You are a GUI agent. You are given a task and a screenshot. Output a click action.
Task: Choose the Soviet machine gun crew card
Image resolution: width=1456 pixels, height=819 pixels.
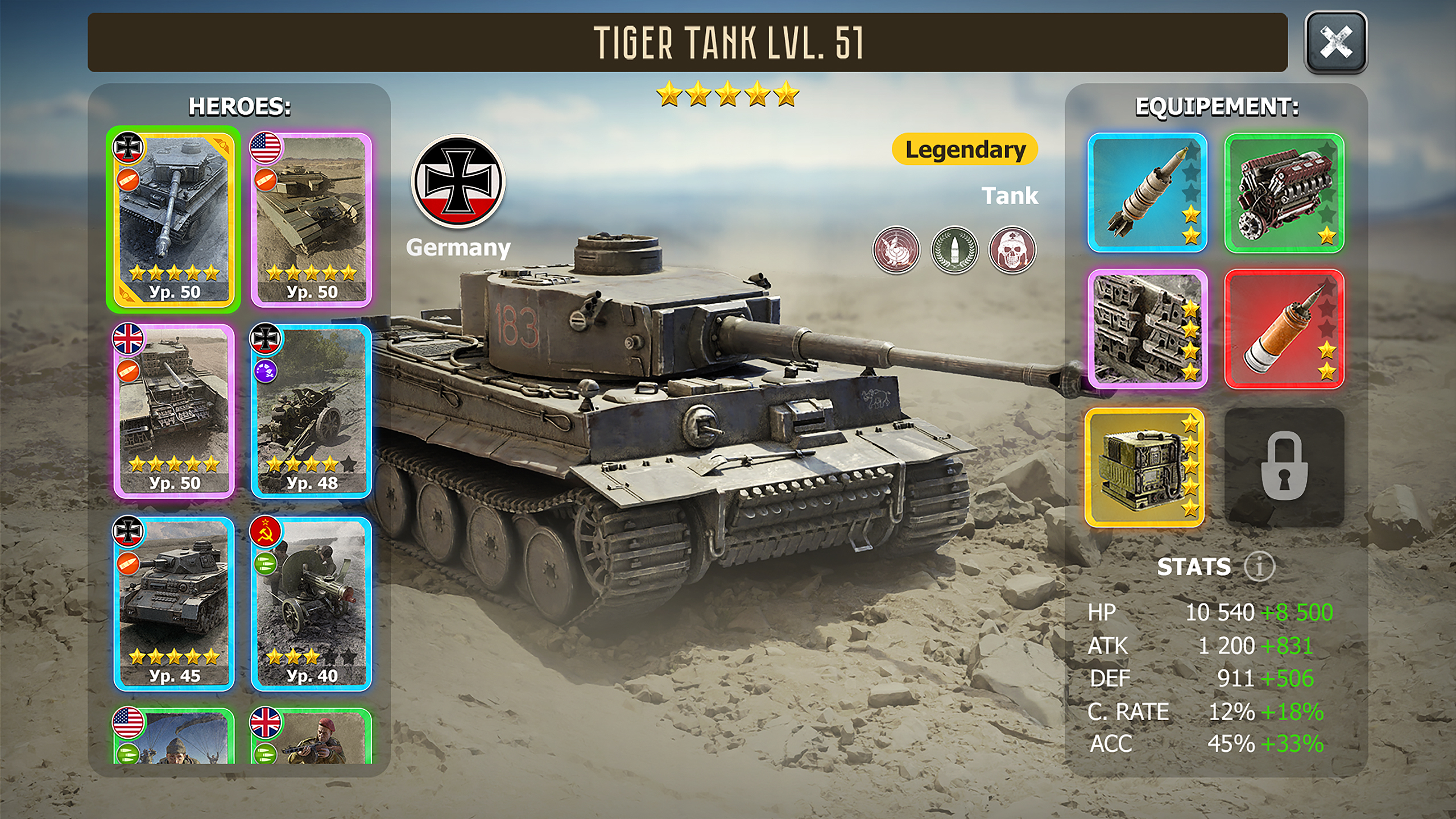pyautogui.click(x=311, y=603)
